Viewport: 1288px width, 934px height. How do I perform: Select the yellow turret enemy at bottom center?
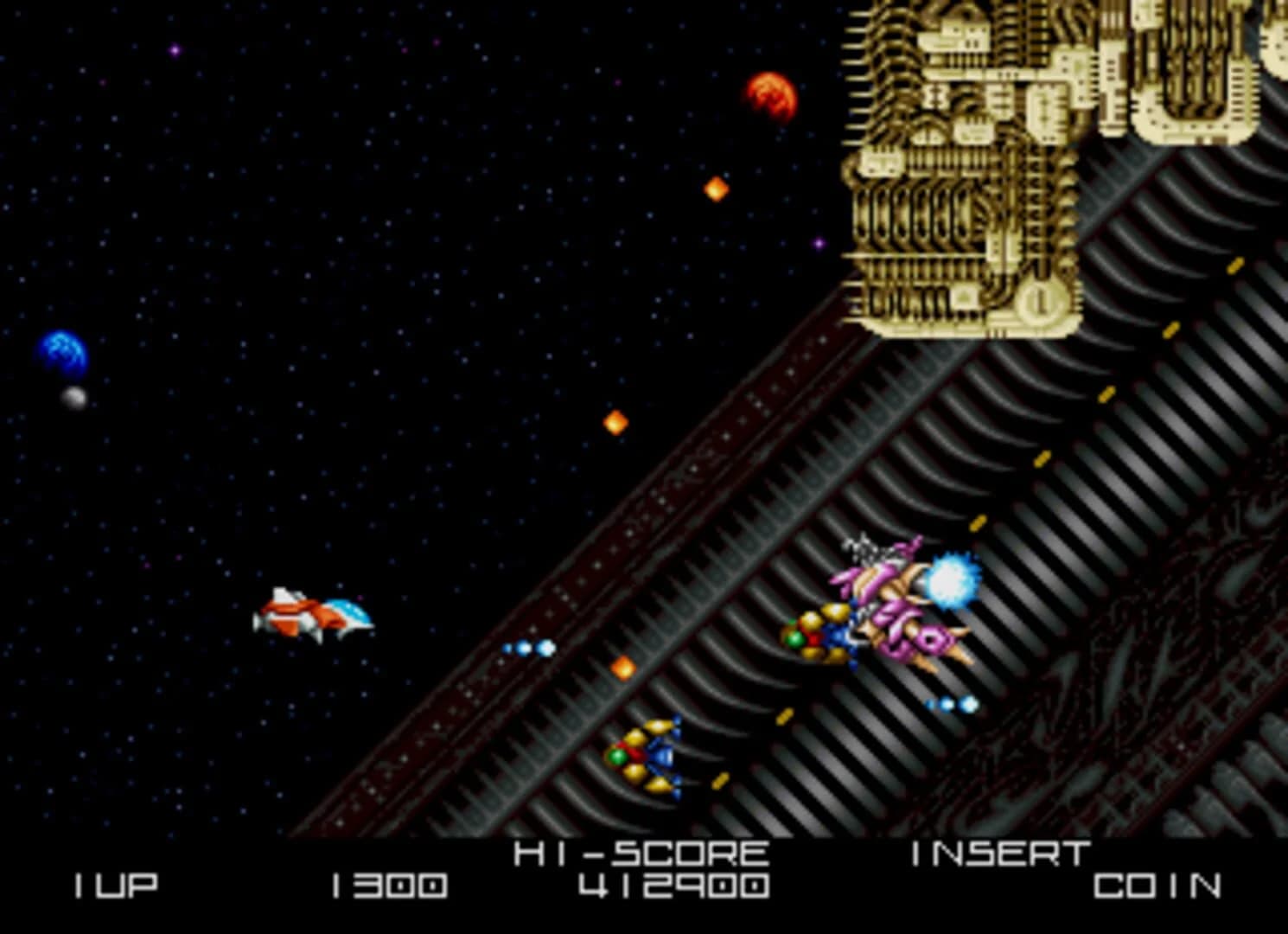pyautogui.click(x=653, y=757)
